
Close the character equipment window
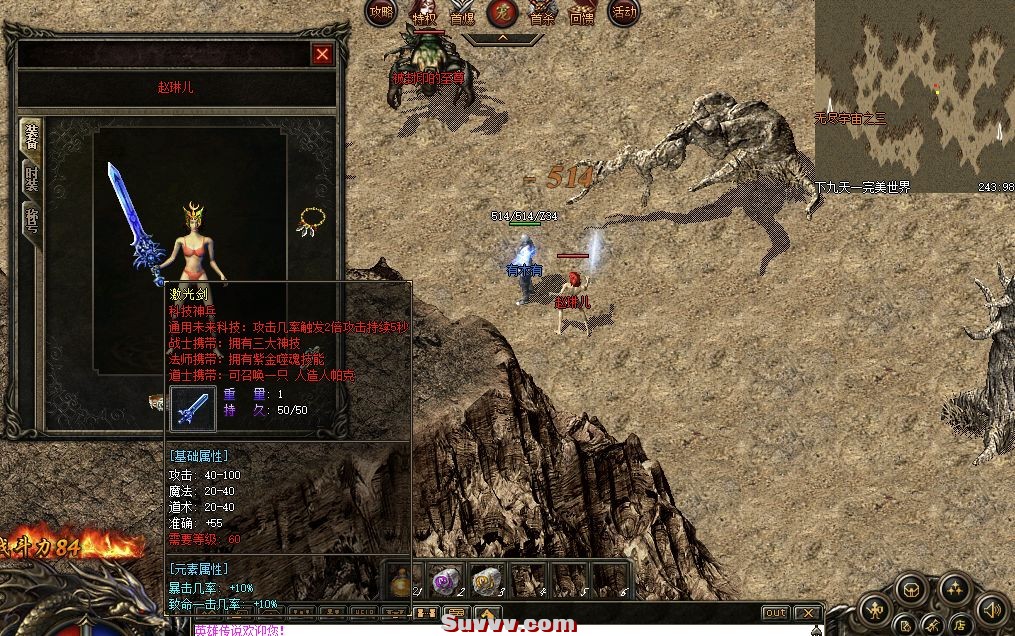[322, 55]
